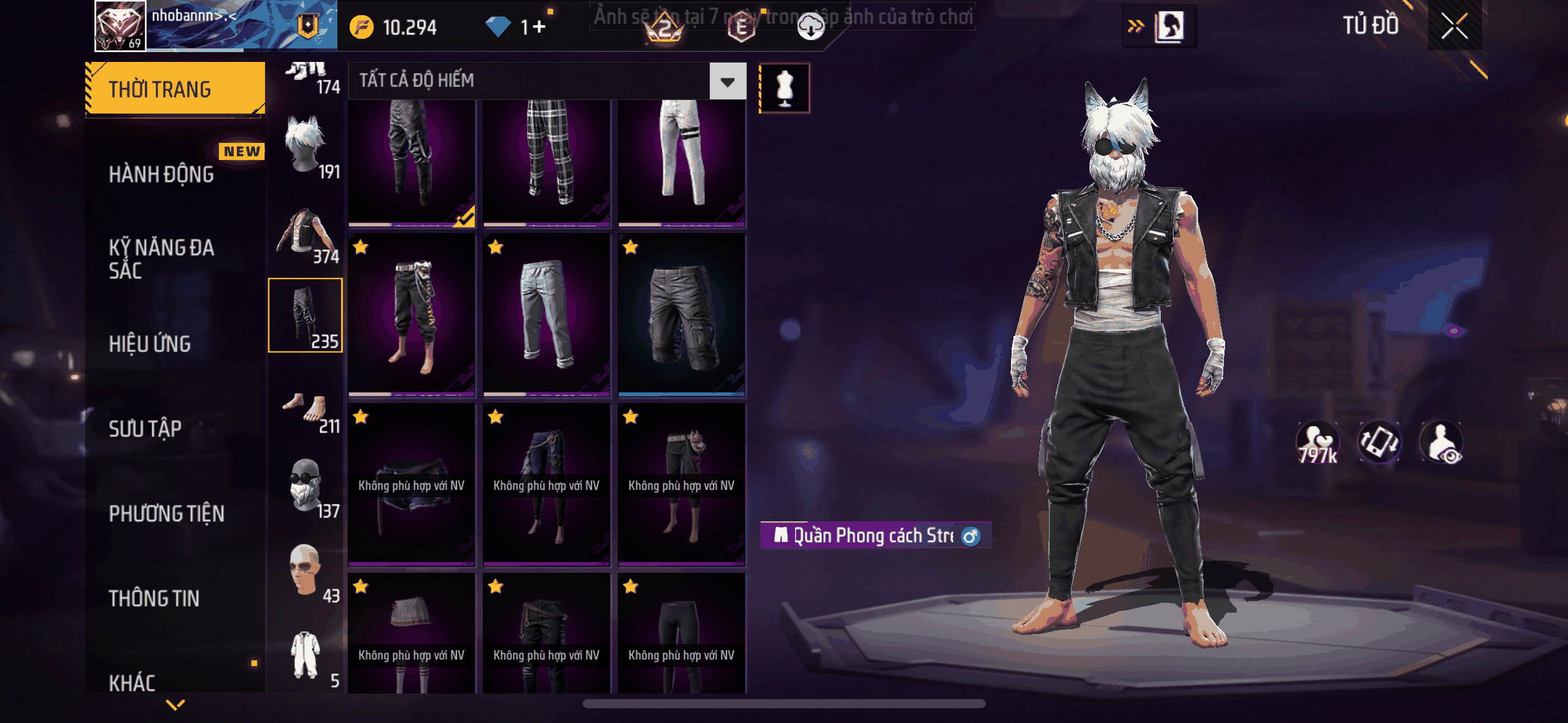The image size is (1568, 723).
Task: Go to the PHƯƠNG TIỆN tab
Action: 166,513
